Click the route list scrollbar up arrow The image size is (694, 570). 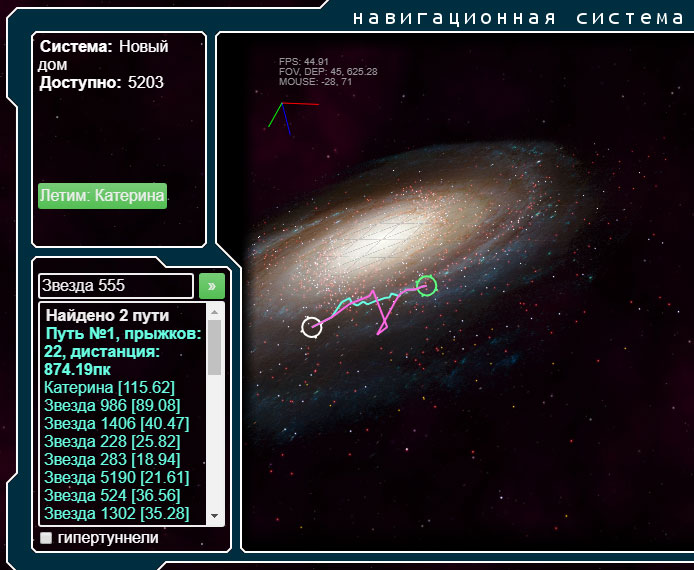pos(215,311)
